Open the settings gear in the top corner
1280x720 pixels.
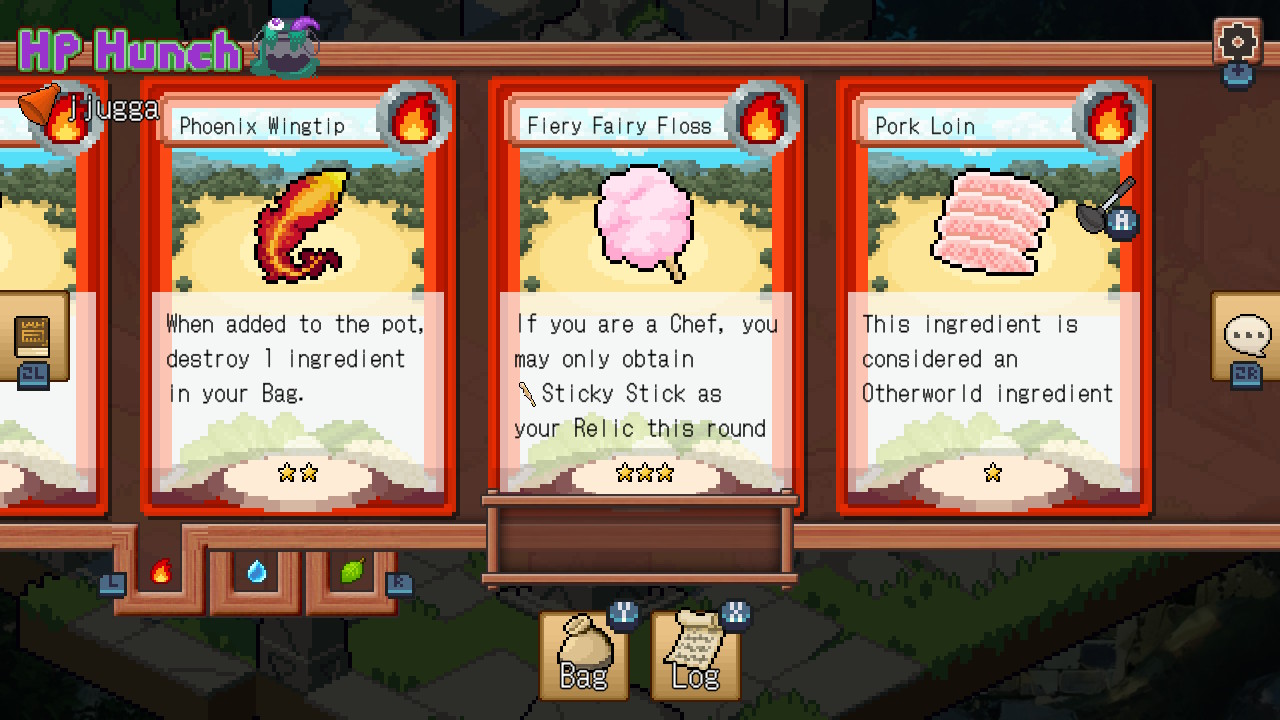(1239, 42)
